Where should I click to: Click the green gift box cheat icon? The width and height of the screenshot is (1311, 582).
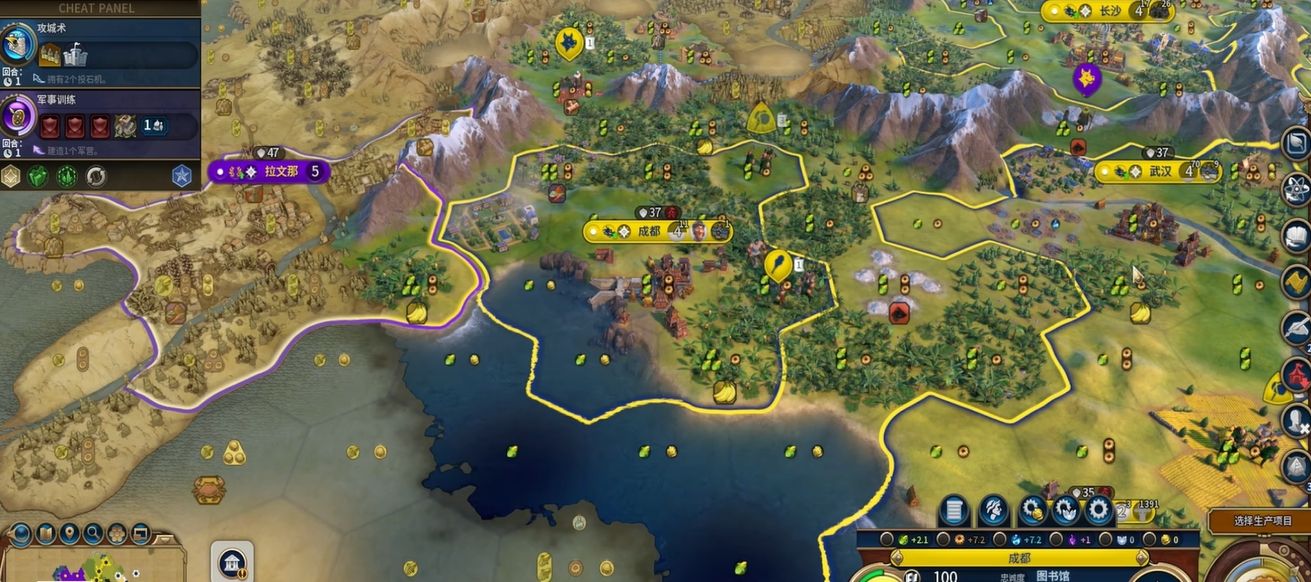pyautogui.click(x=37, y=176)
